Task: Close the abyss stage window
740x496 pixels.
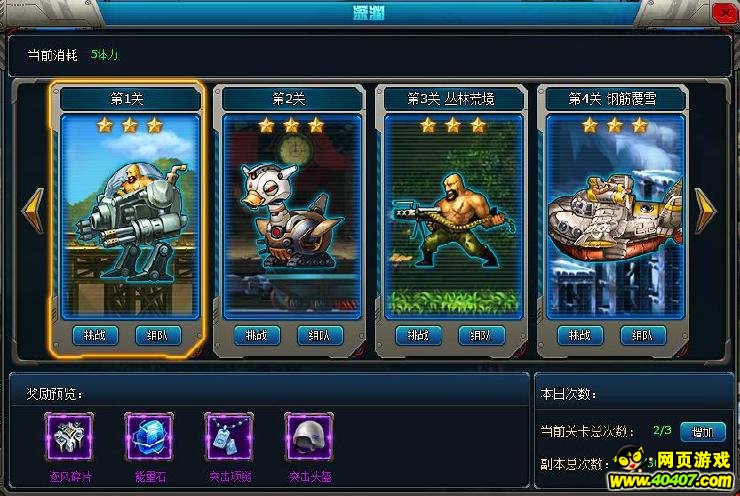Action: (x=722, y=12)
